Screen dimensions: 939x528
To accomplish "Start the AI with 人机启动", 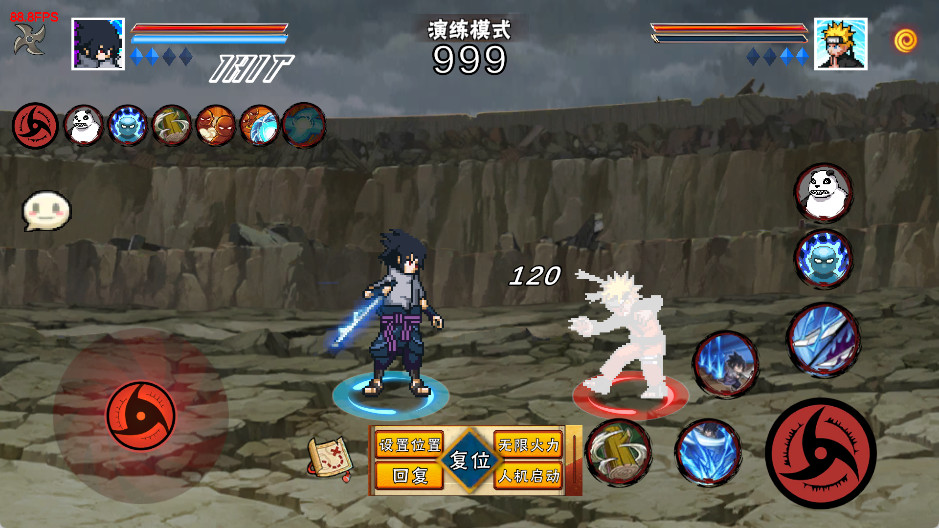I will 529,476.
